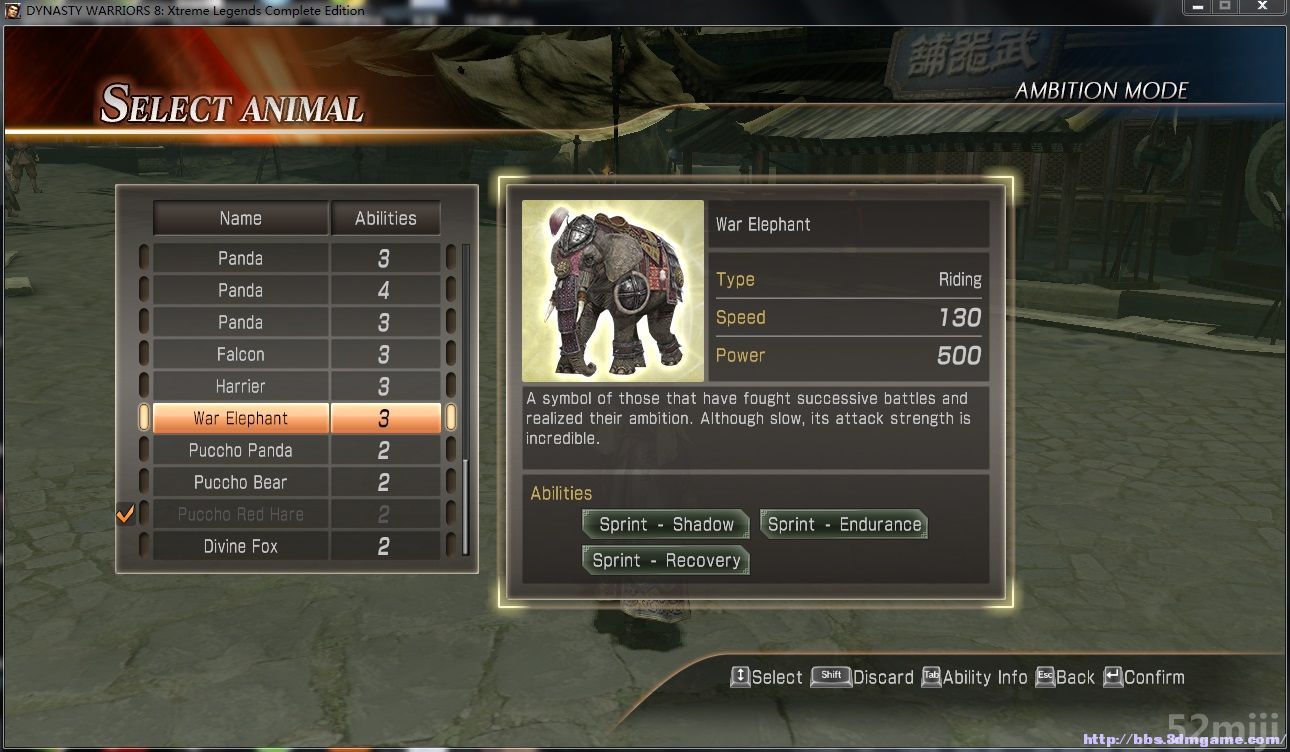This screenshot has height=752, width=1290.
Task: Select the Panda with 4 abilities
Action: tap(241, 291)
